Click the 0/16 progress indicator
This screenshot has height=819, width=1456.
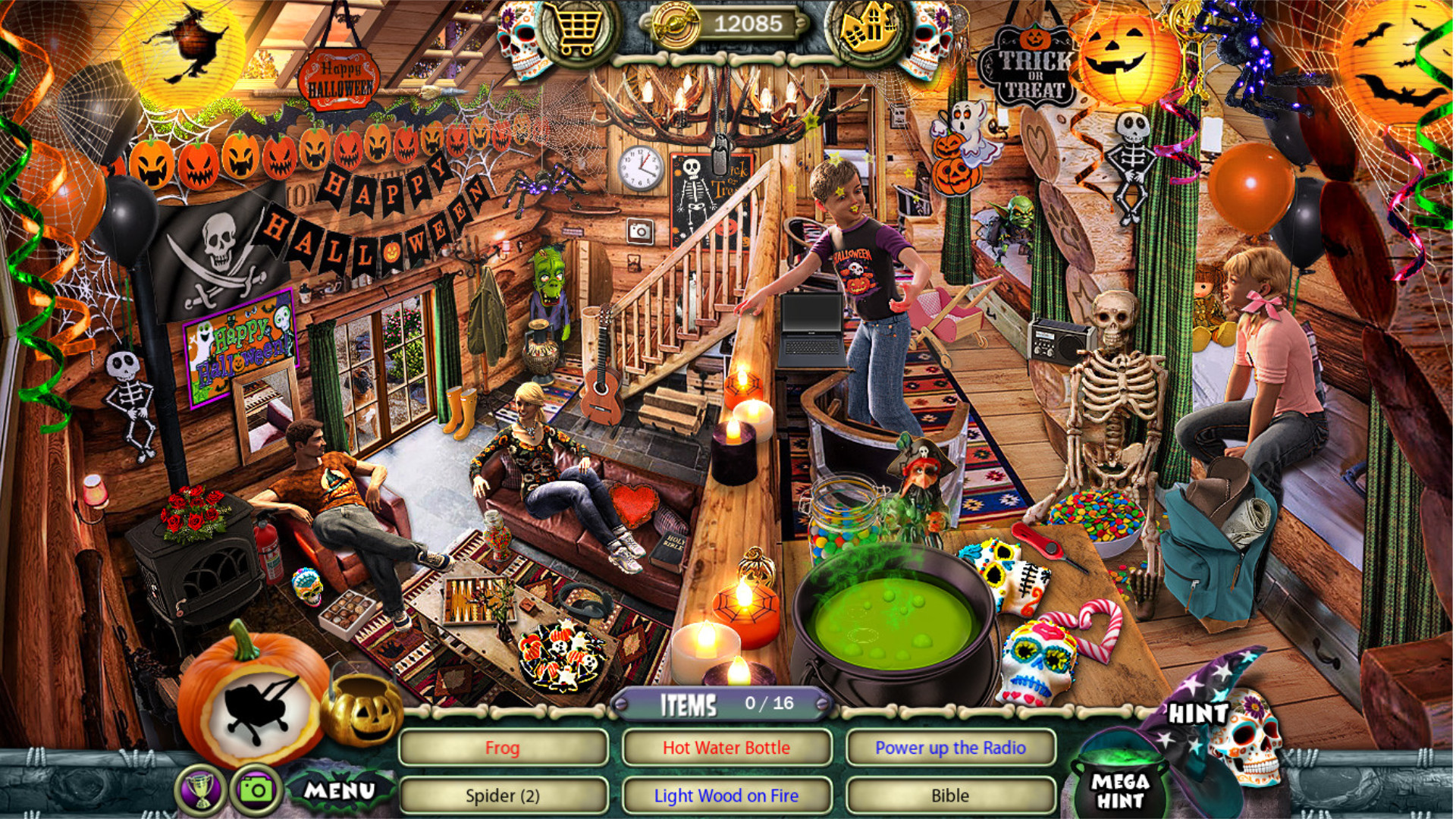771,704
